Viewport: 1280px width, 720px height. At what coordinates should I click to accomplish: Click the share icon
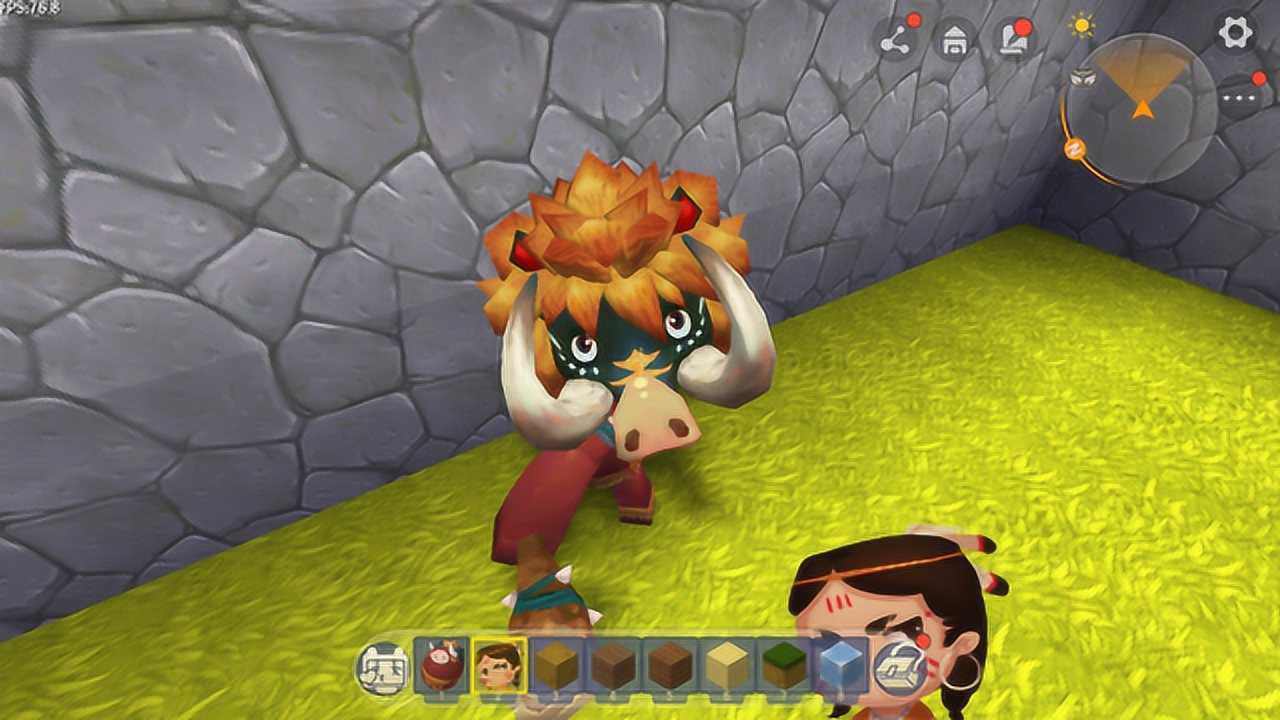[x=896, y=41]
